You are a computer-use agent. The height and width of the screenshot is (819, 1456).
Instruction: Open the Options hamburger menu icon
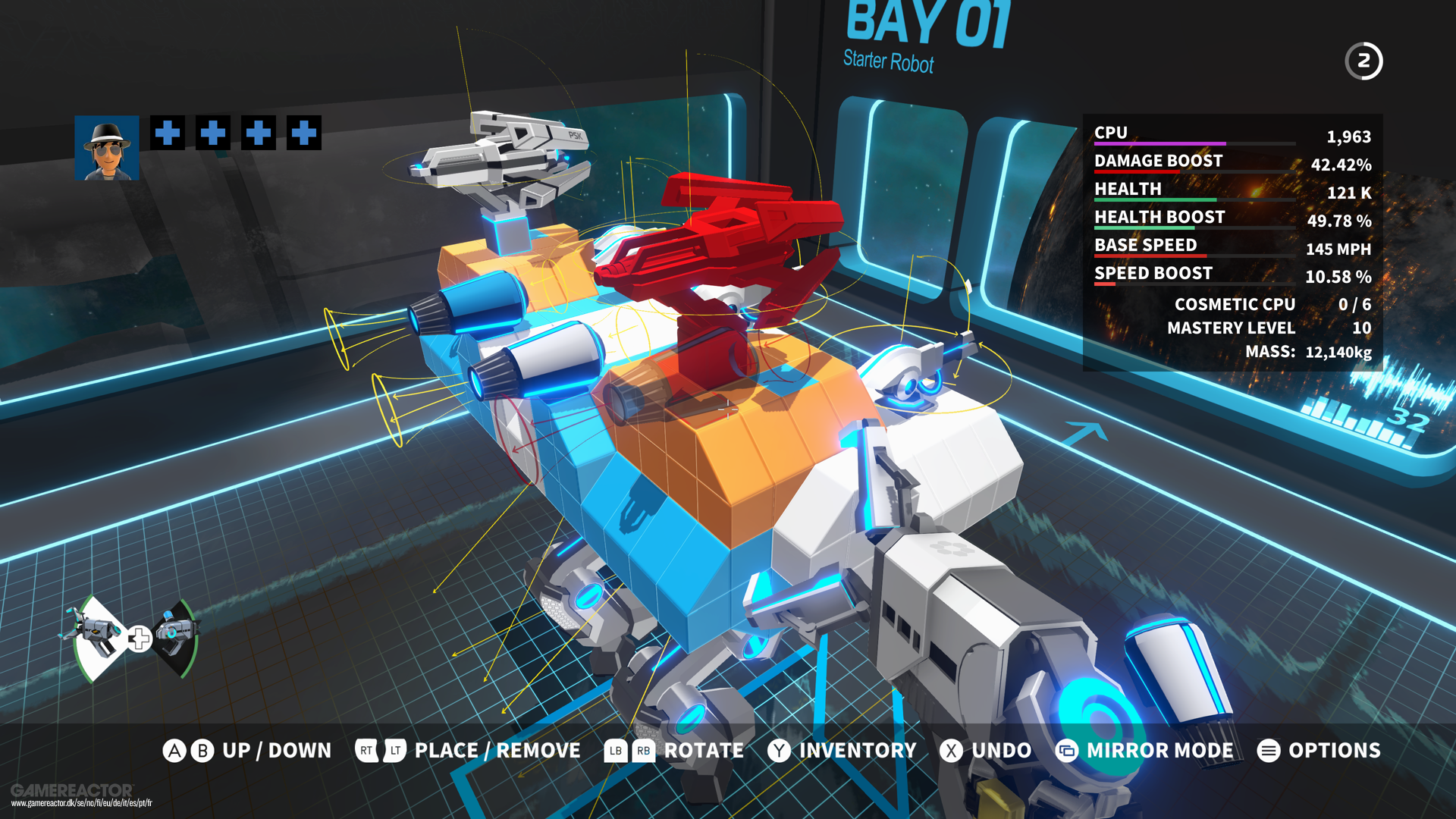pyautogui.click(x=1270, y=751)
